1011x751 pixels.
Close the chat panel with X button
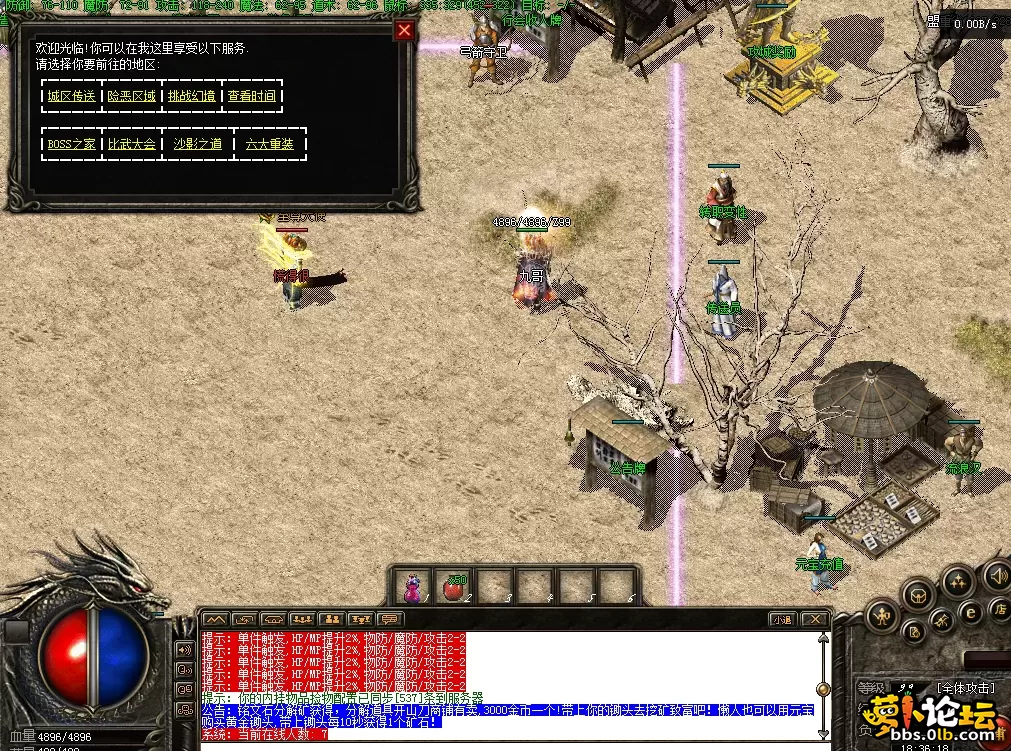[x=816, y=620]
